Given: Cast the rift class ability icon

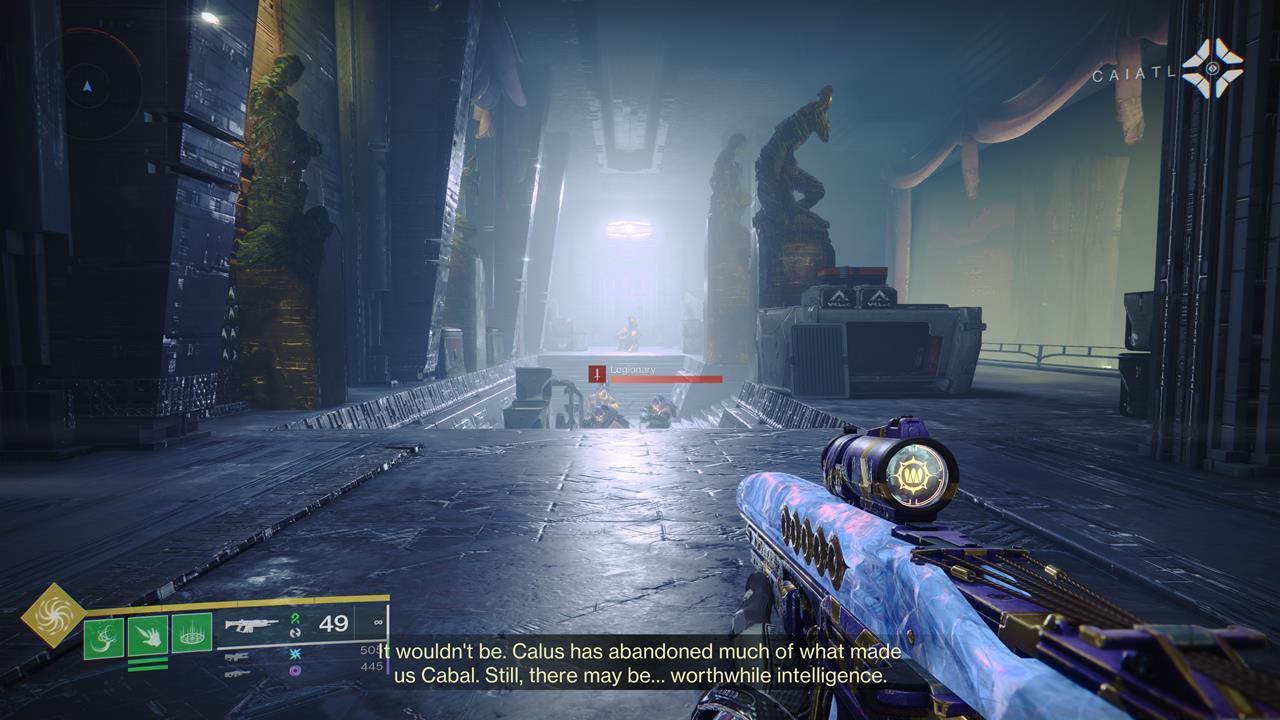Looking at the screenshot, I should (192, 634).
